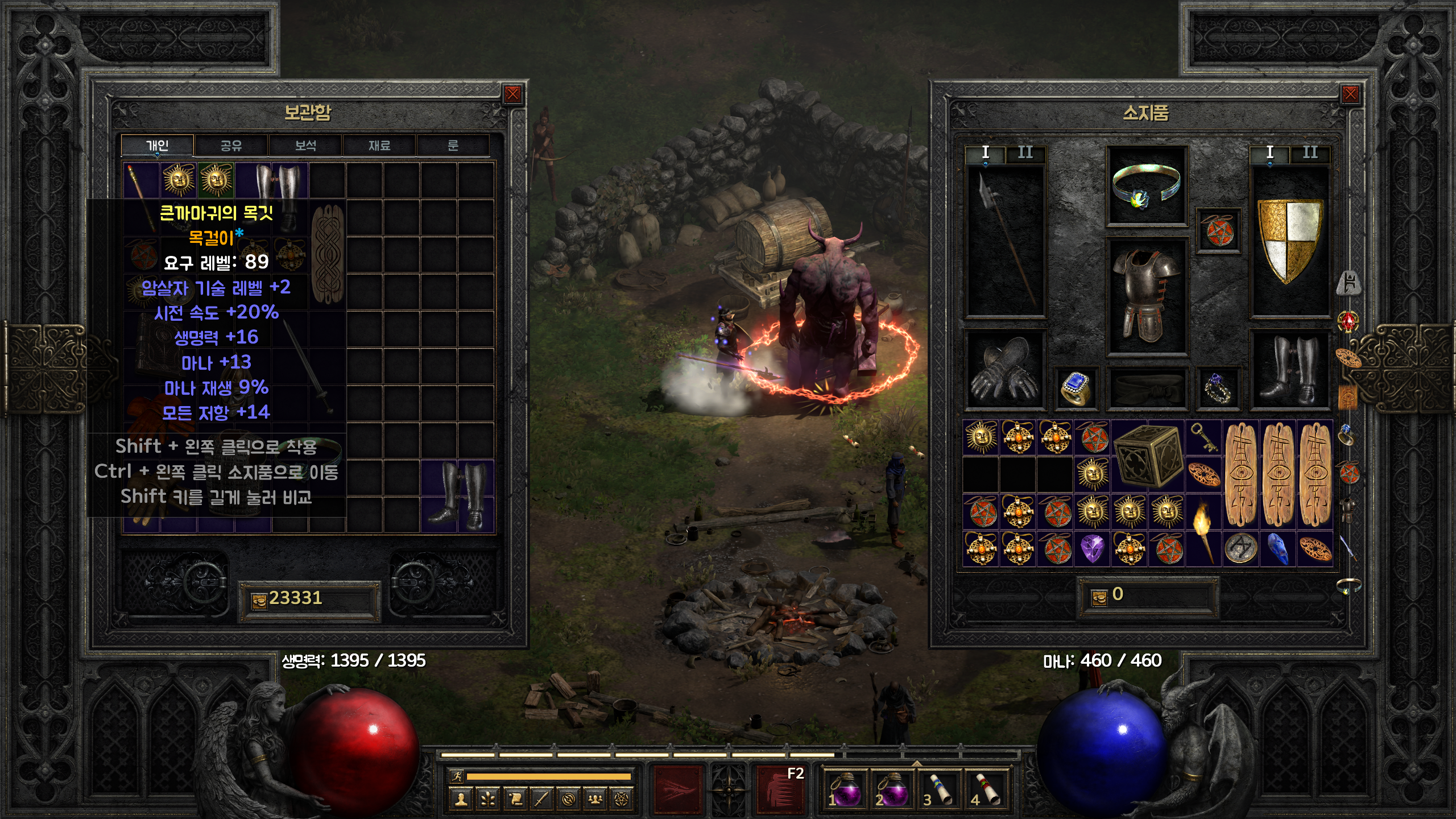
Task: Show the 재료 stash tab
Action: click(x=379, y=146)
